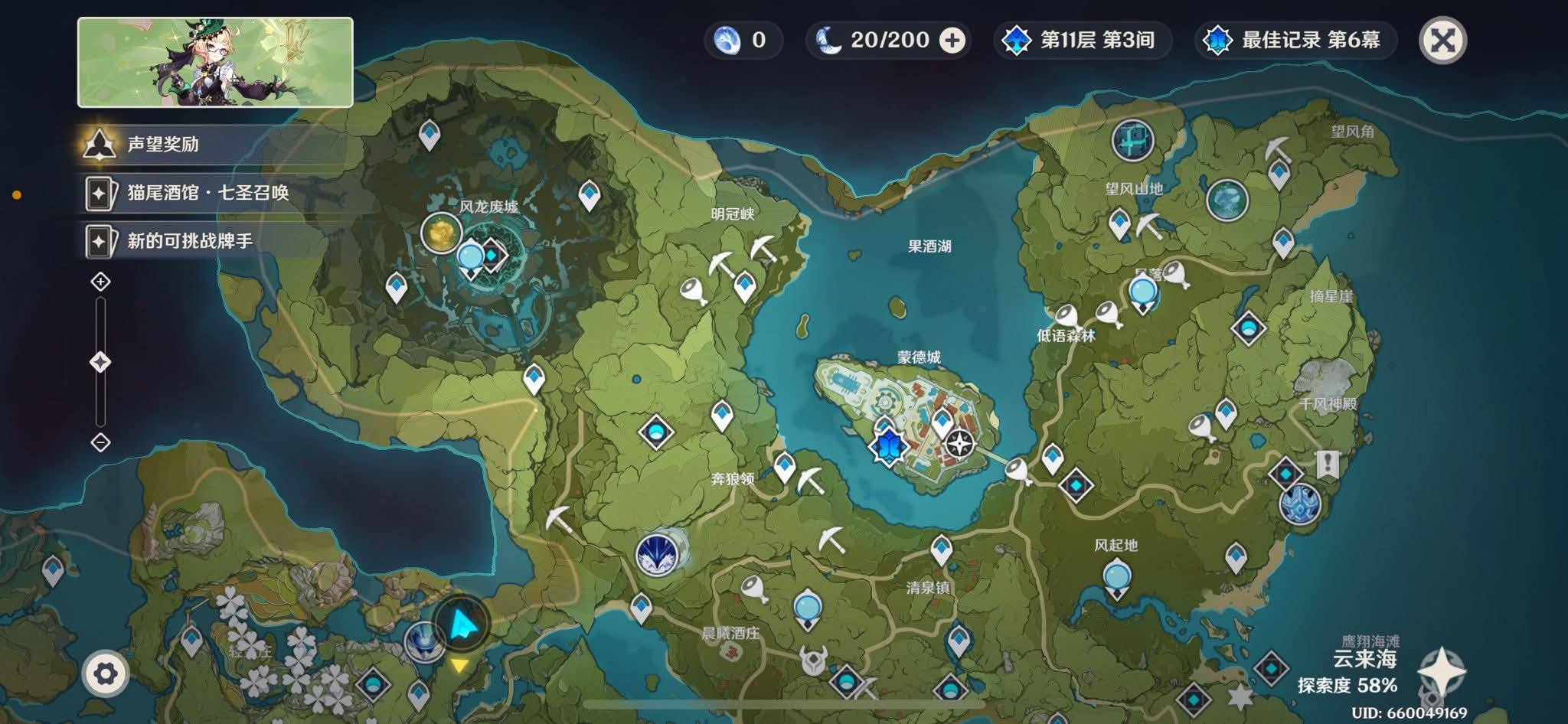Click the plus button next to 20/200 resin
The image size is (1568, 724).
coord(952,41)
